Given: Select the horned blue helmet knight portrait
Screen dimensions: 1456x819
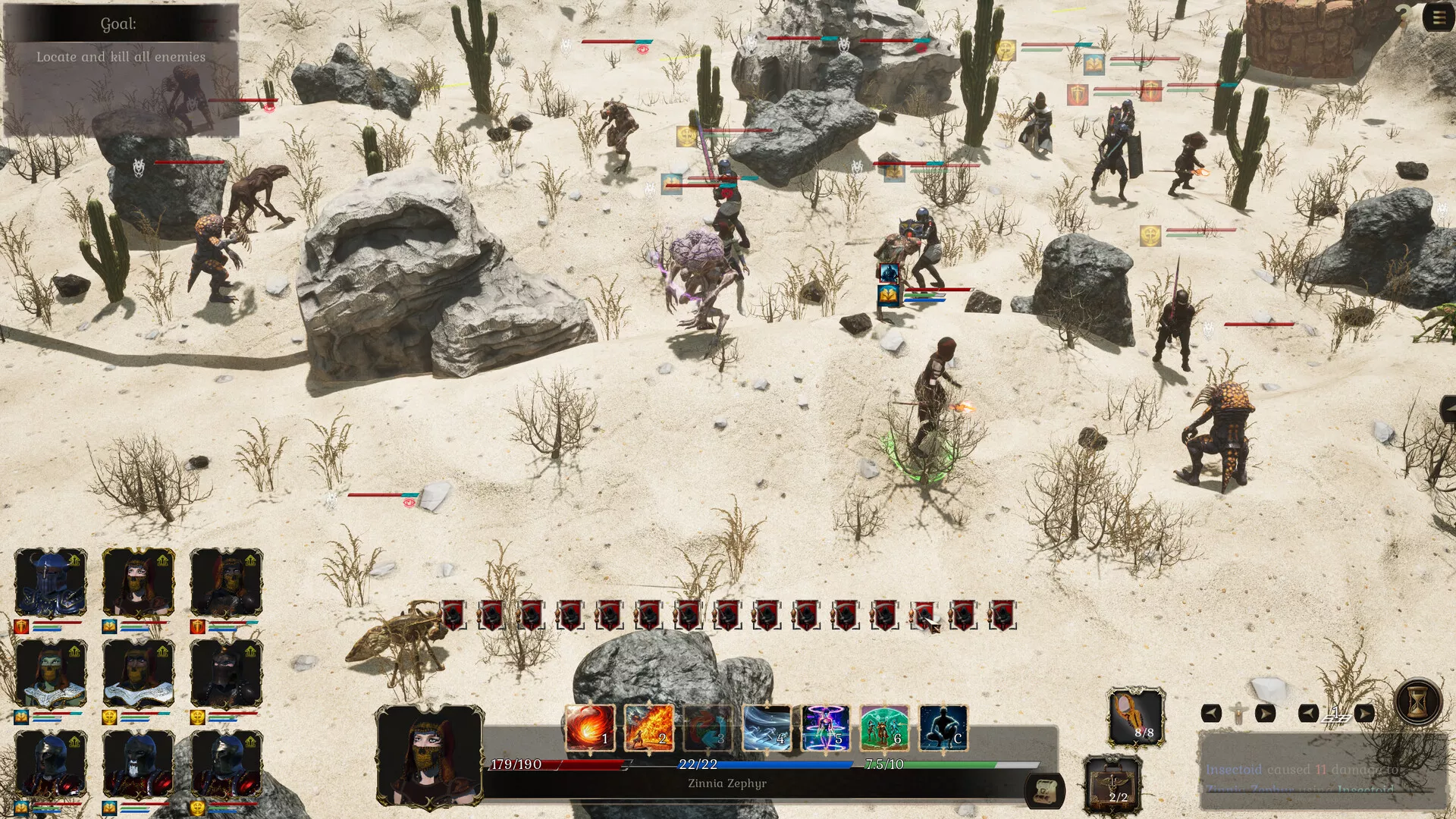Looking at the screenshot, I should coord(51,582).
